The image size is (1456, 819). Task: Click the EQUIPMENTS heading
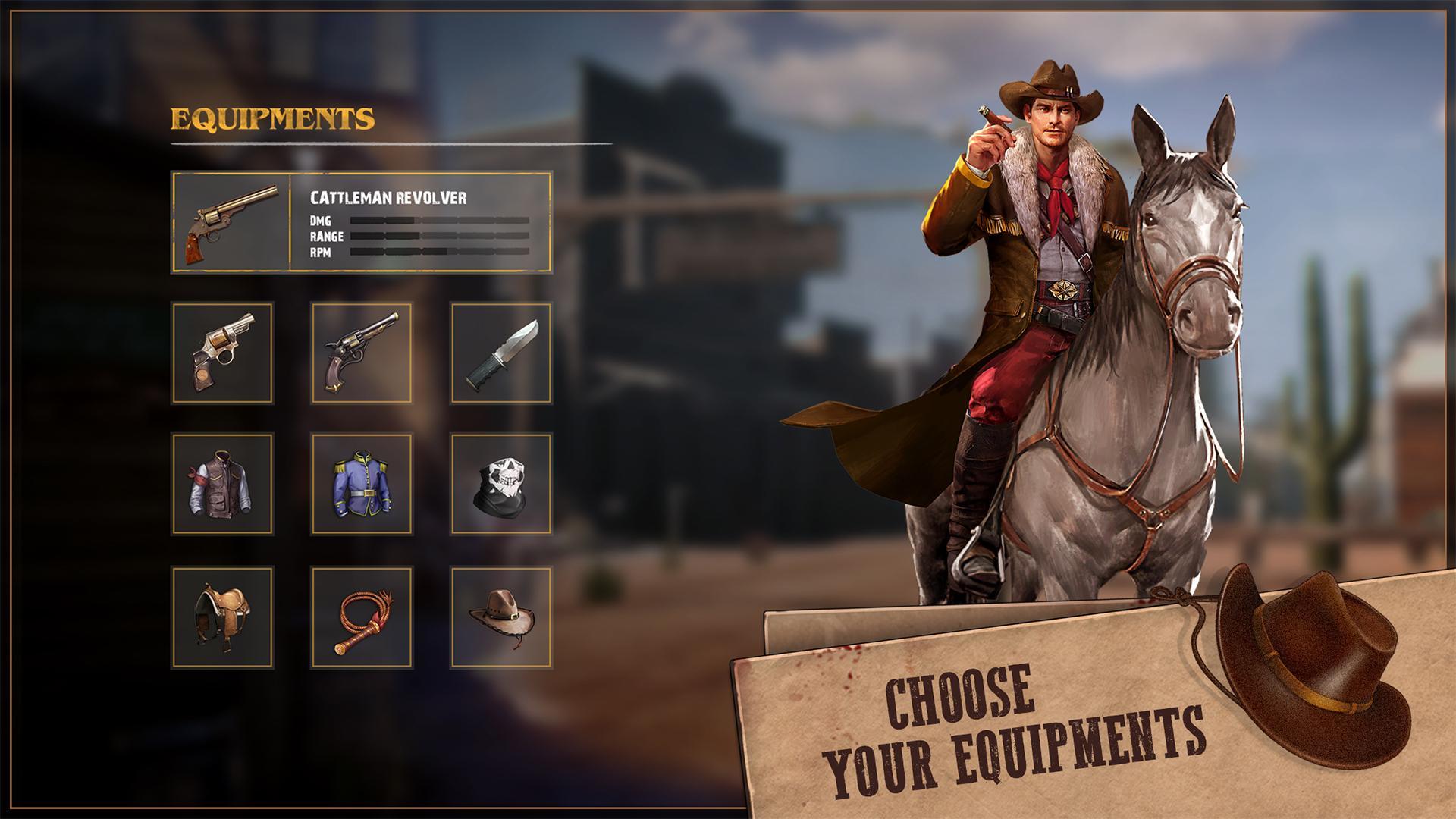point(273,118)
